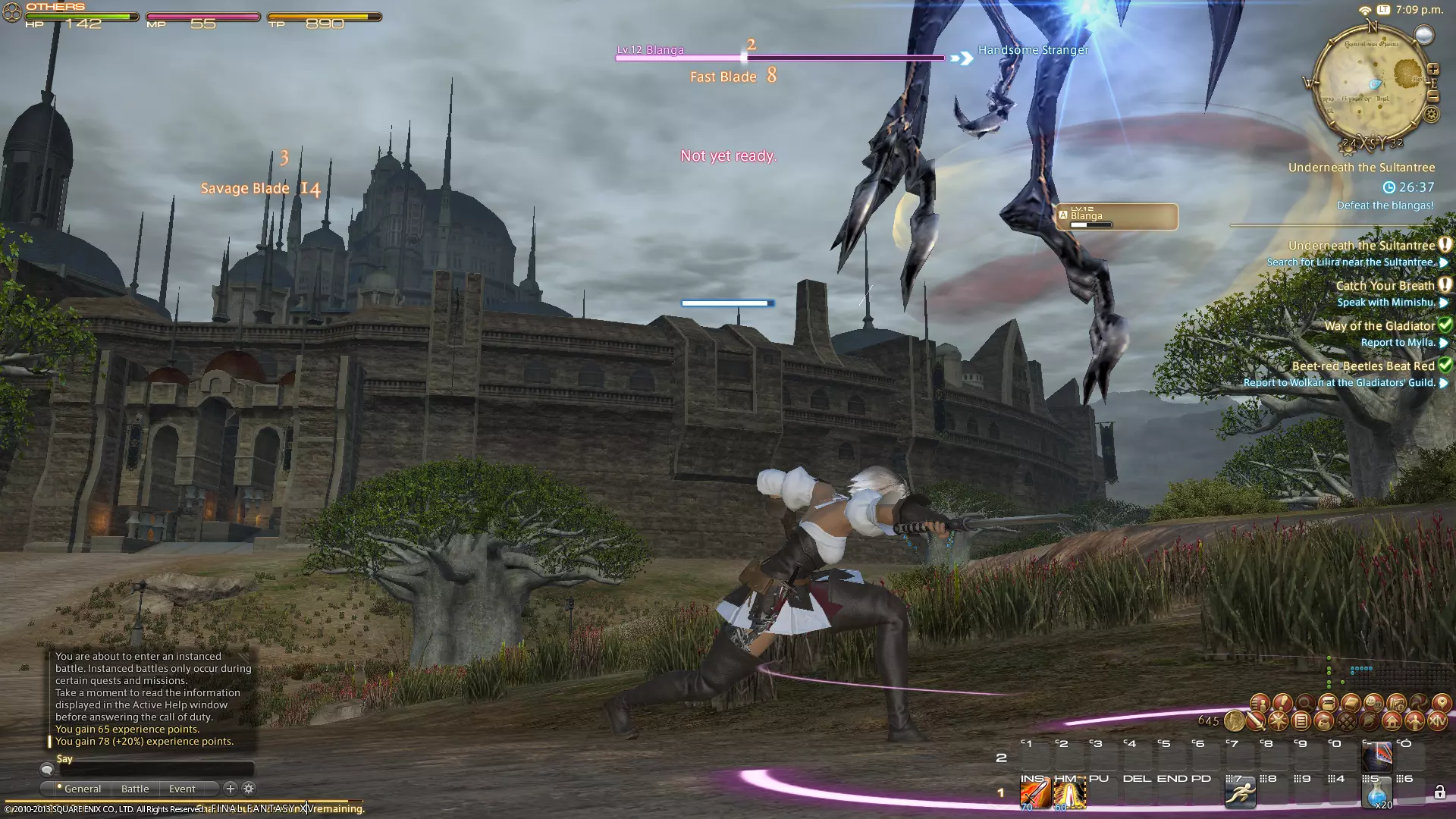Open minimap settings gear
The width and height of the screenshot is (1456, 819).
(x=1431, y=115)
